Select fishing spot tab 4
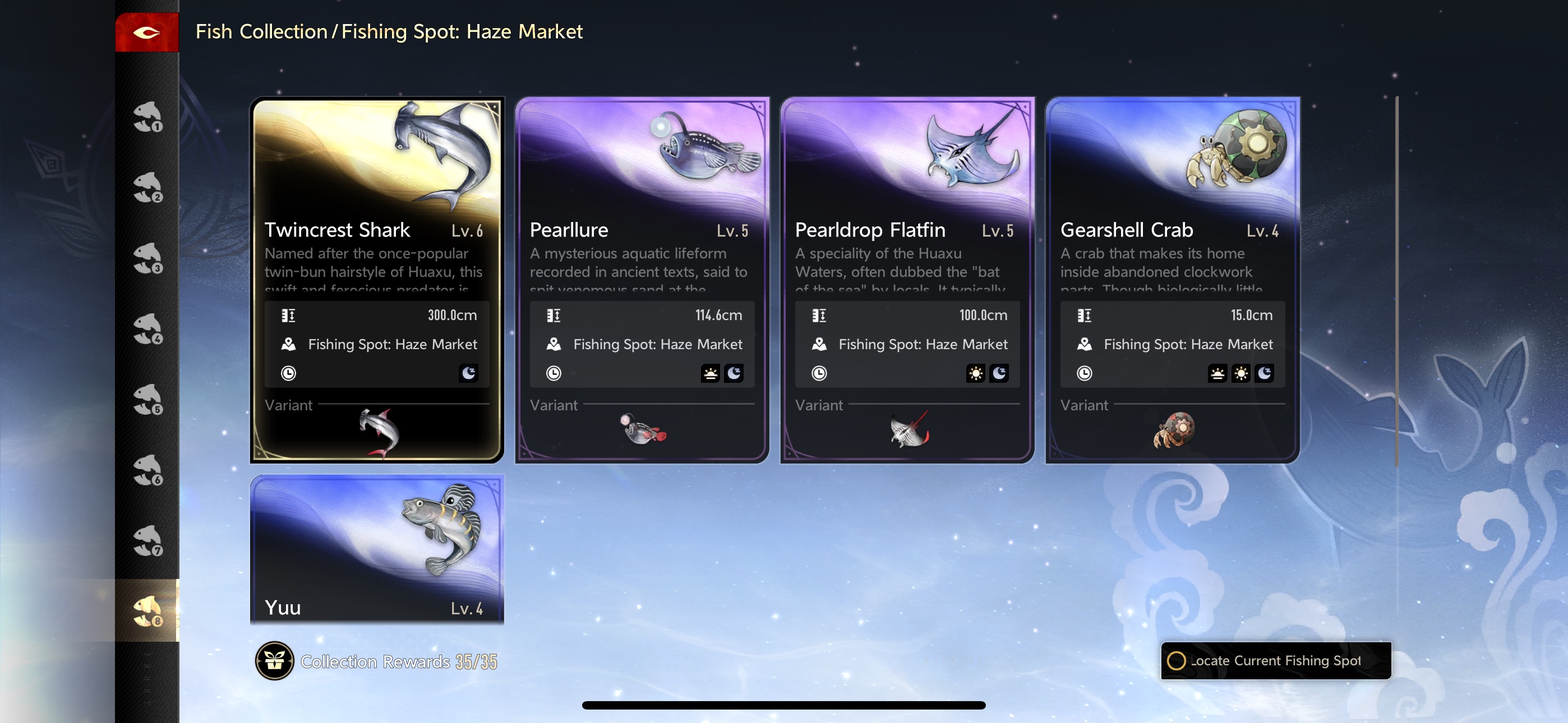The image size is (1568, 723). 147,328
